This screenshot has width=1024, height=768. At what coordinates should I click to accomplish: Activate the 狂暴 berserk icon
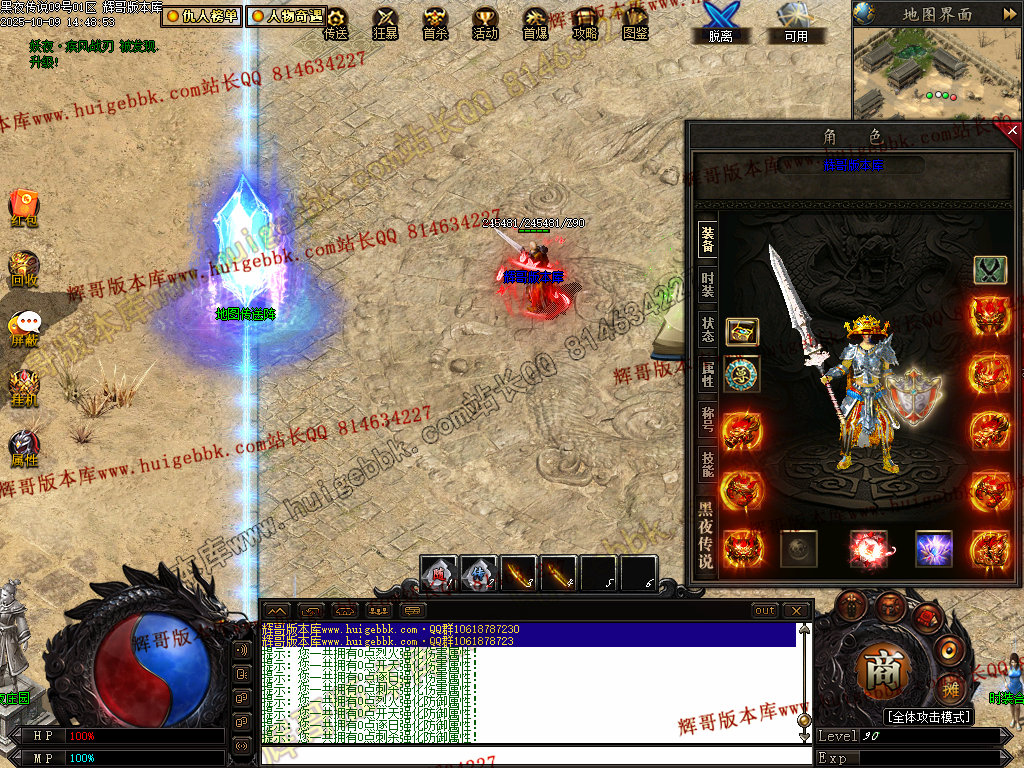click(x=385, y=23)
